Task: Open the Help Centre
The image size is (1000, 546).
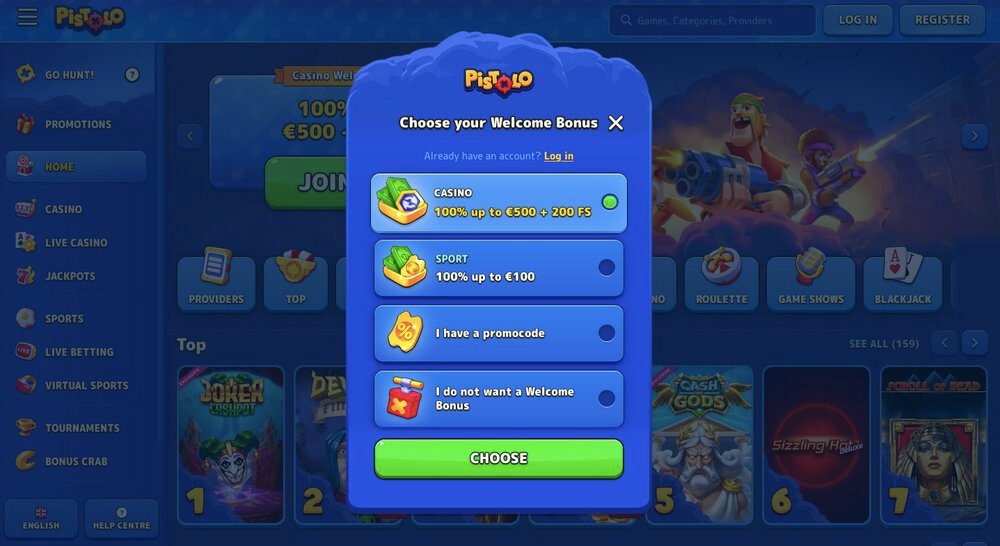Action: click(122, 518)
